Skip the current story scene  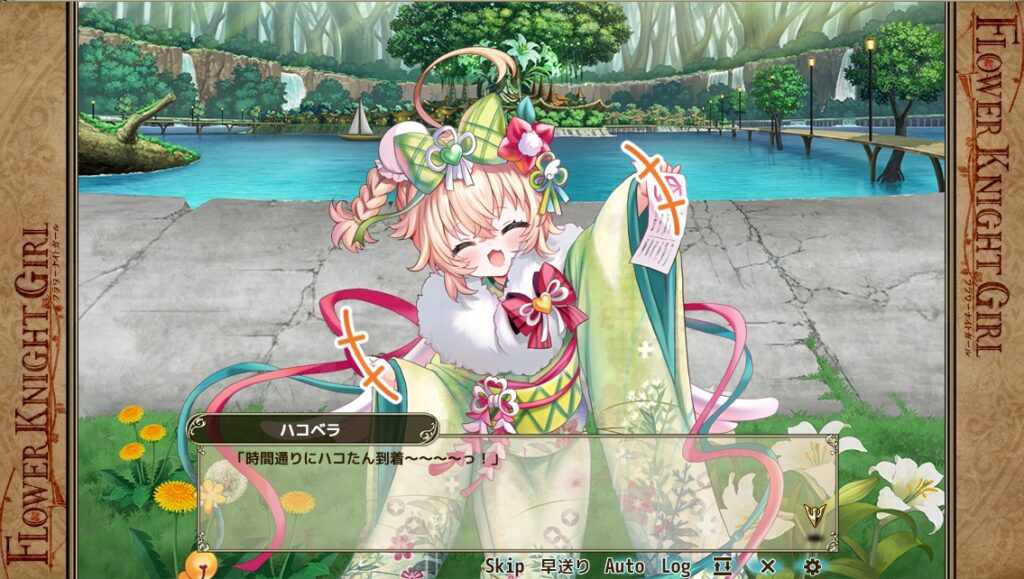(504, 566)
